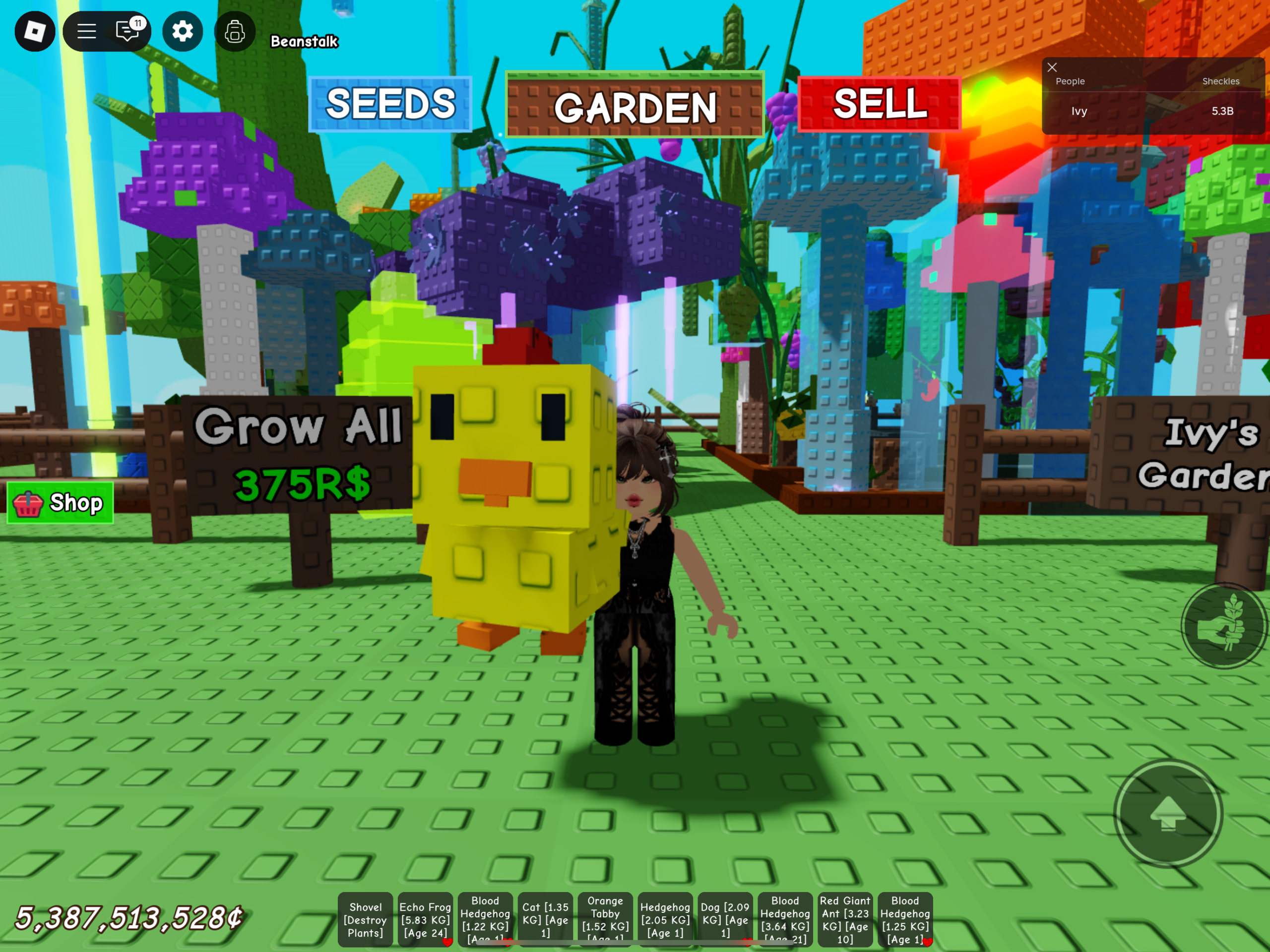
Task: Equip the Orange Tabby pet
Action: pos(605,919)
